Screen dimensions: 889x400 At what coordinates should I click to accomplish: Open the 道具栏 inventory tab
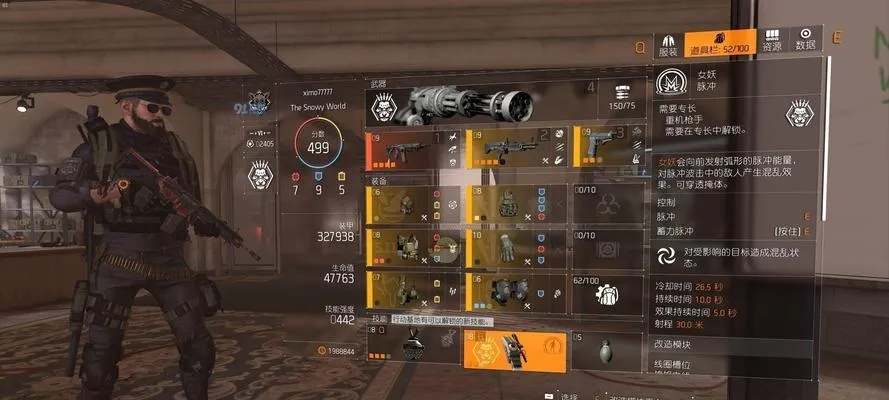[x=713, y=46]
